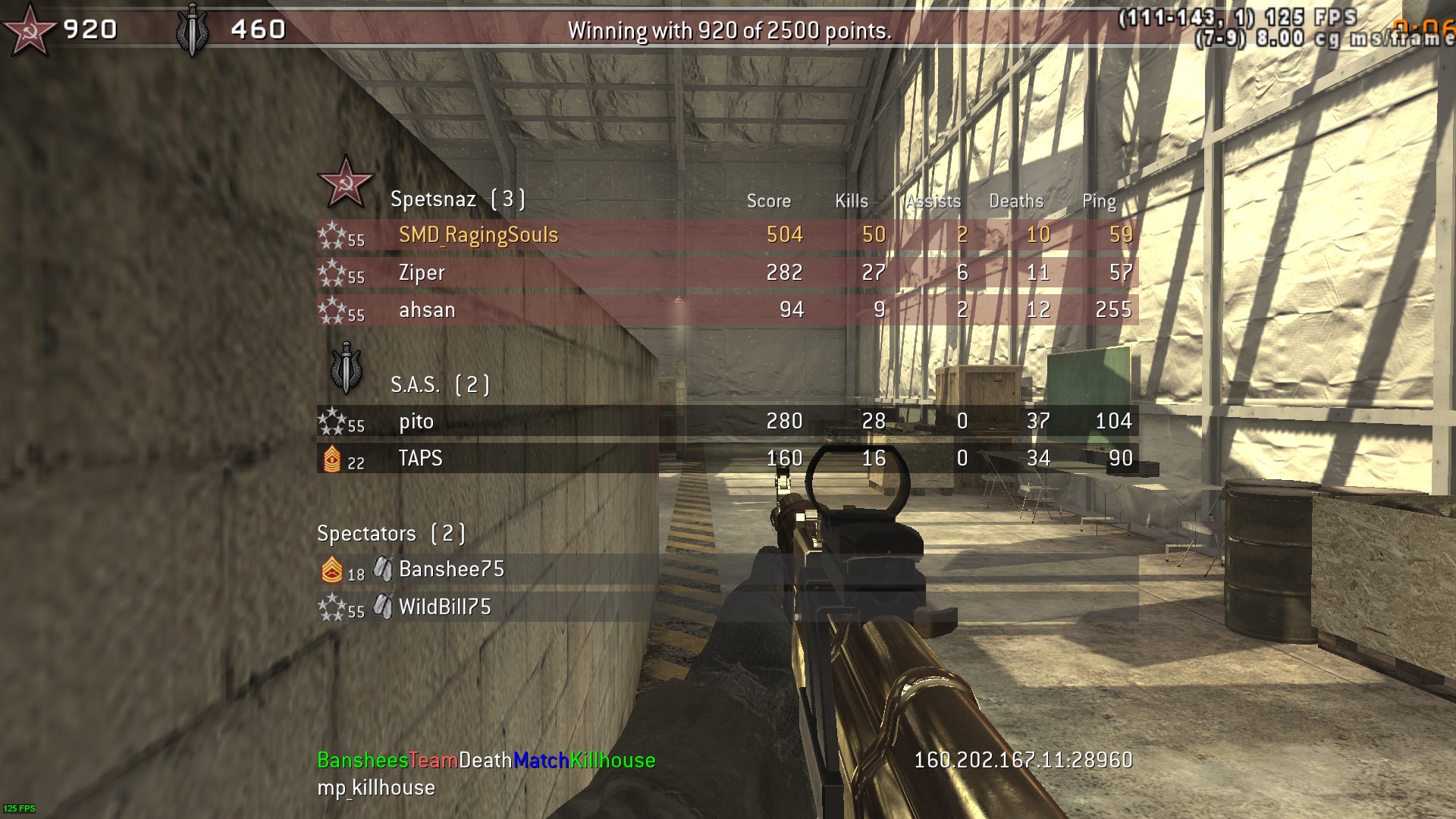Click the TAPS player row

click(x=420, y=458)
